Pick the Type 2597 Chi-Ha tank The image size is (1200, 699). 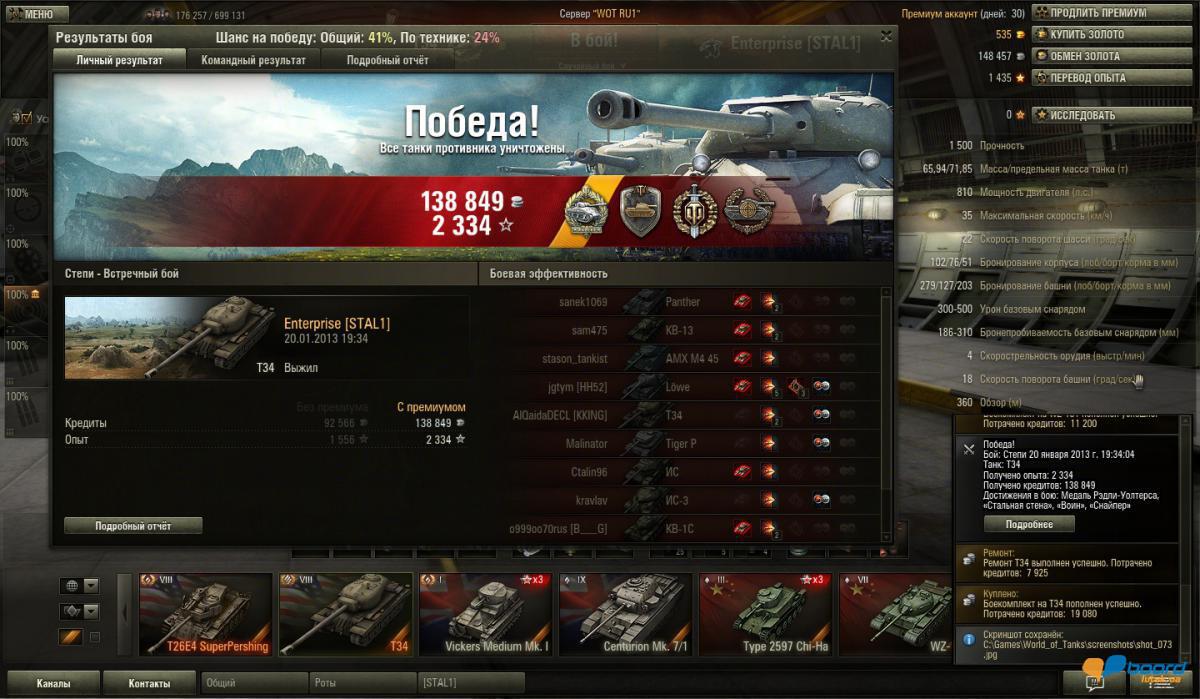(766, 614)
